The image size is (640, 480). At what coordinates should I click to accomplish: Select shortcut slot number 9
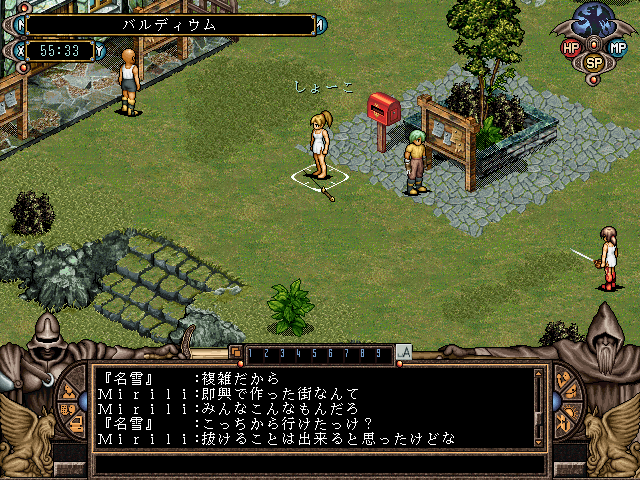click(x=377, y=353)
